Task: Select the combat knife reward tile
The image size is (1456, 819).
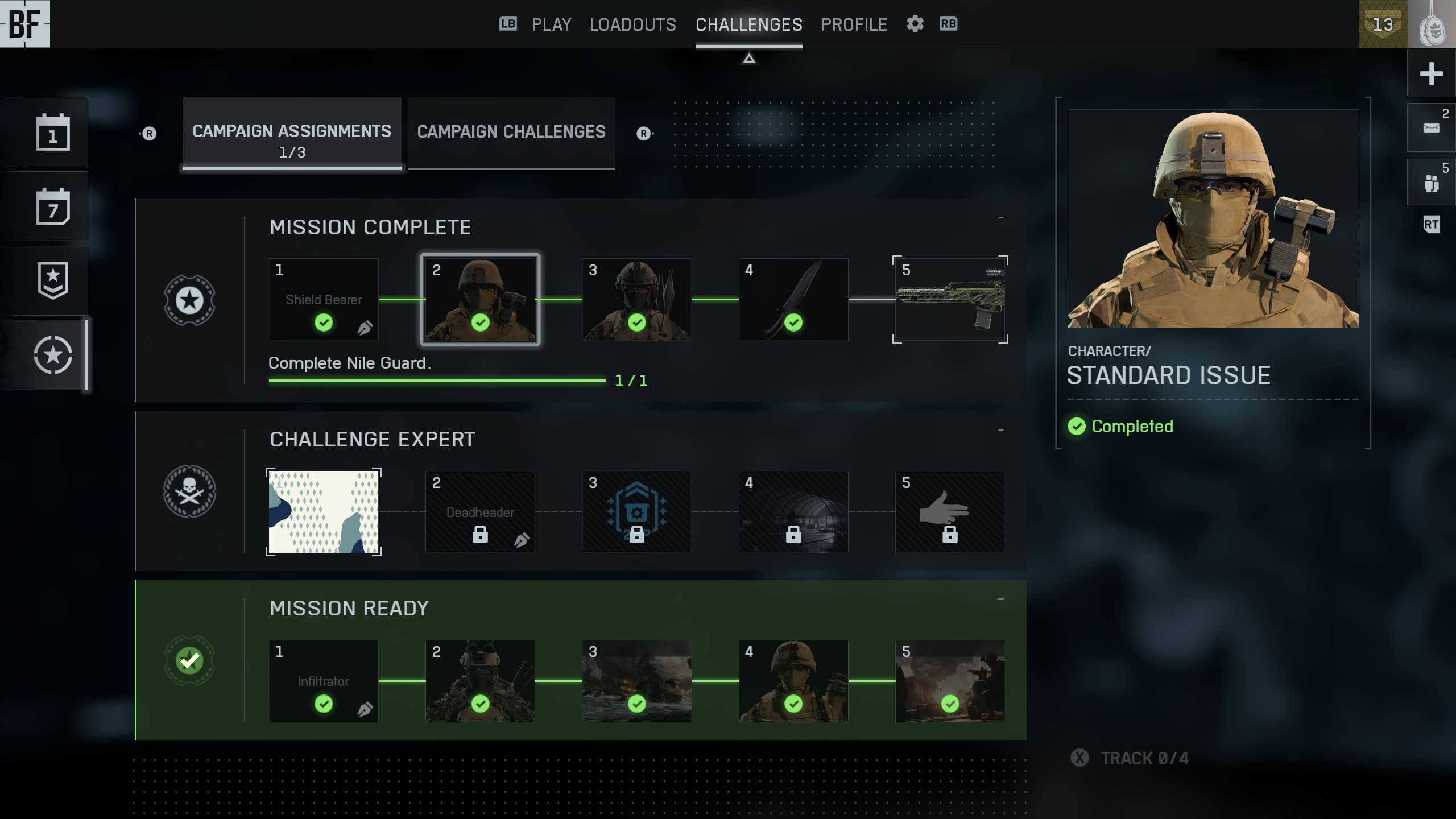Action: pyautogui.click(x=793, y=300)
